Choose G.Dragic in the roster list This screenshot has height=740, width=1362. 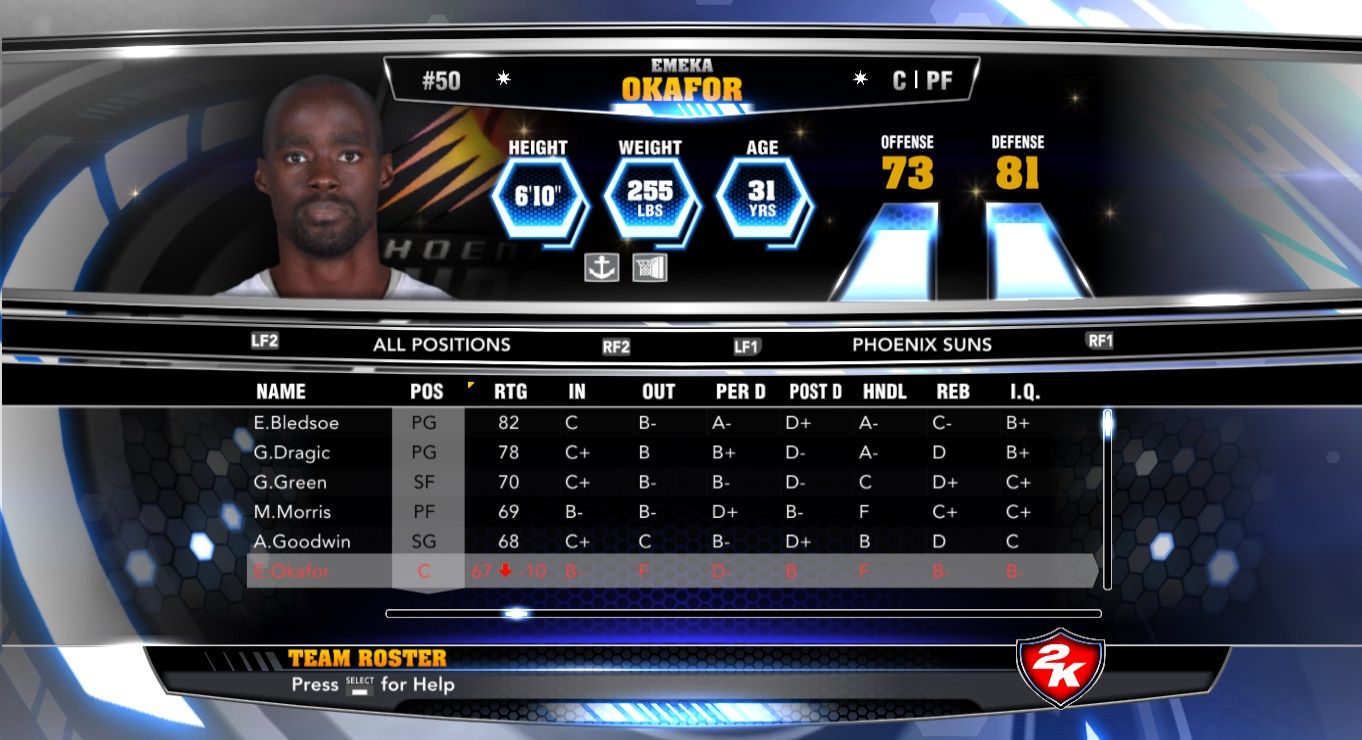pos(292,453)
